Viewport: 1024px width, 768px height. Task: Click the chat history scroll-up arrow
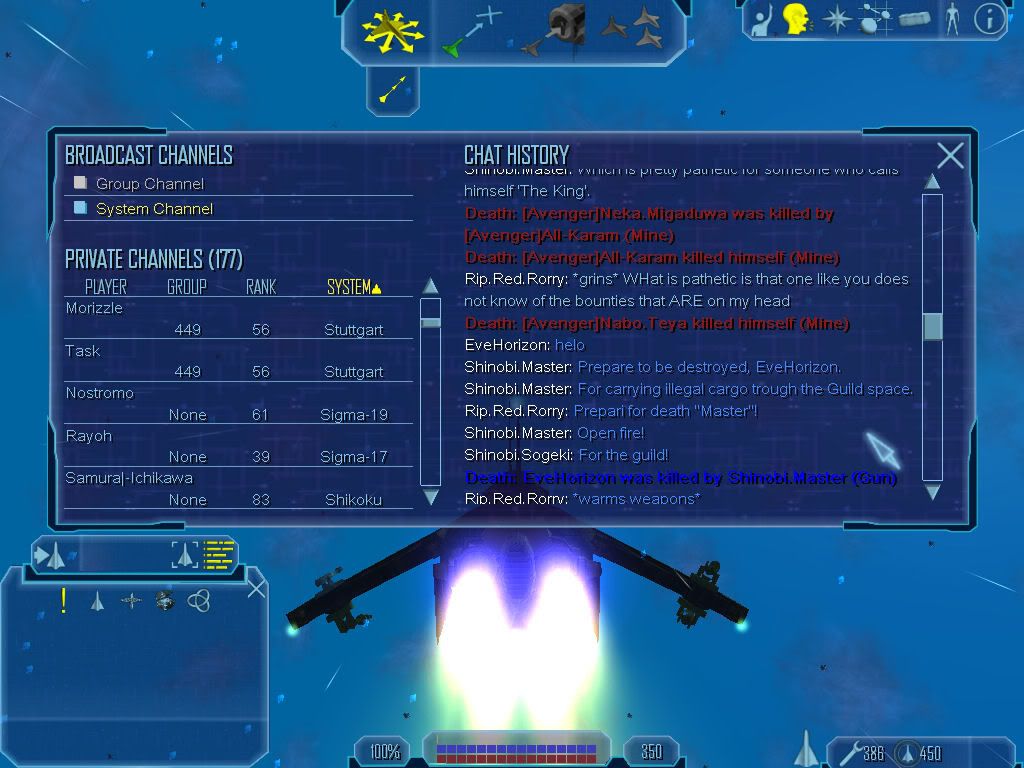coord(932,182)
